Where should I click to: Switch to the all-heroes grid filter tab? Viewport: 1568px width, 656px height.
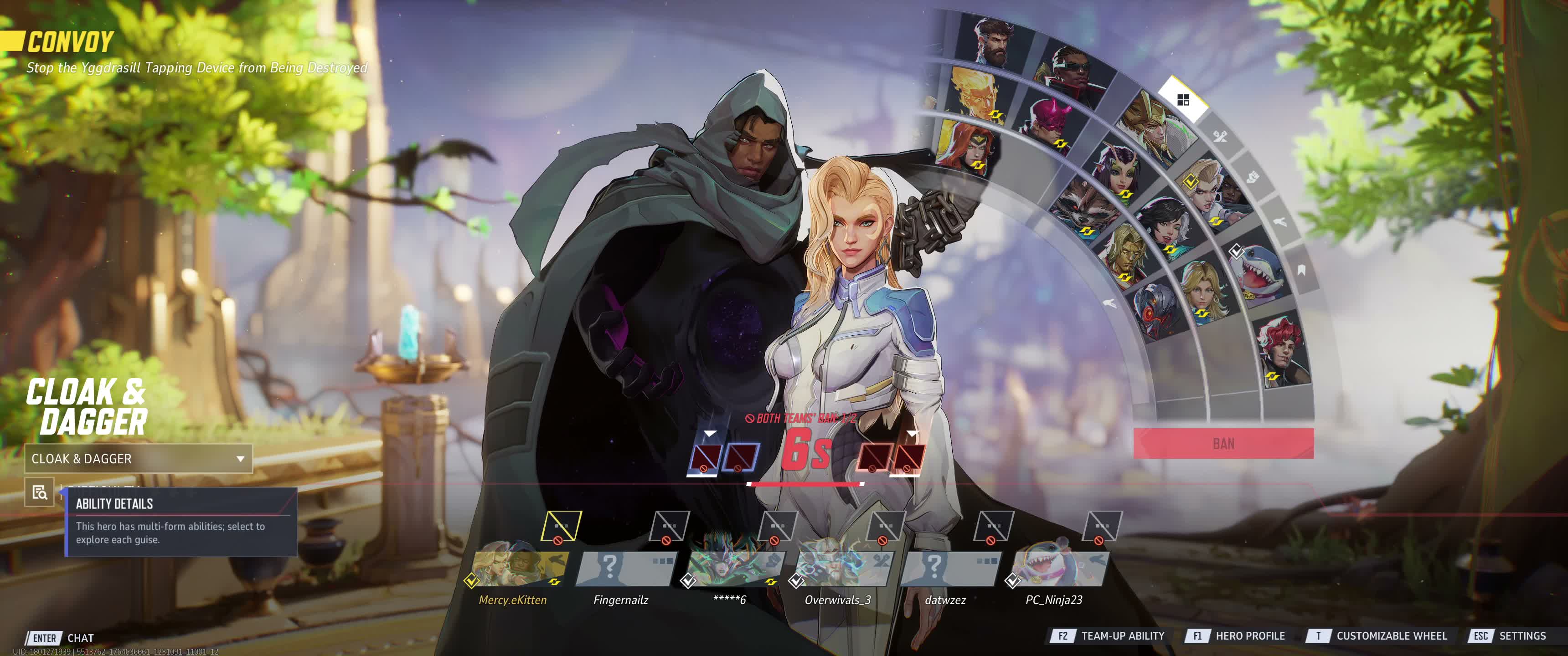tap(1183, 100)
